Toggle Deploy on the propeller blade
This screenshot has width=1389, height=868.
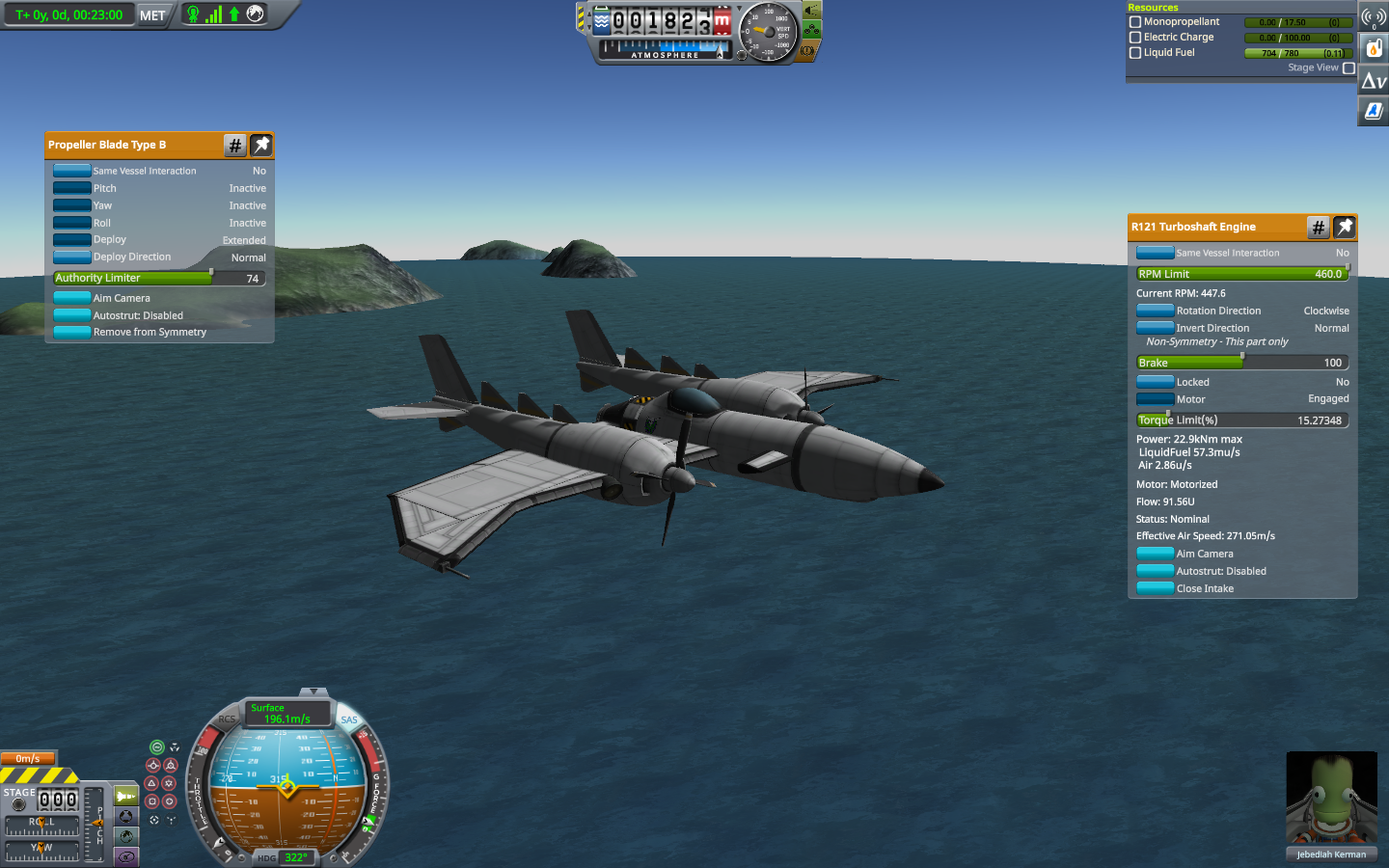pos(72,240)
